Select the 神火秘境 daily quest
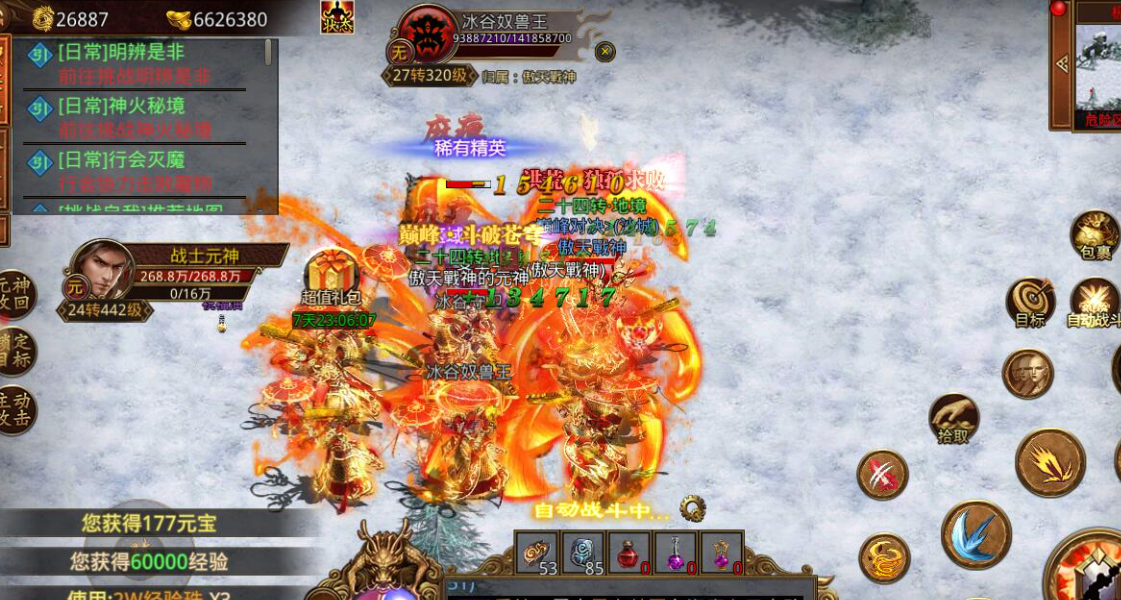 [x=135, y=117]
